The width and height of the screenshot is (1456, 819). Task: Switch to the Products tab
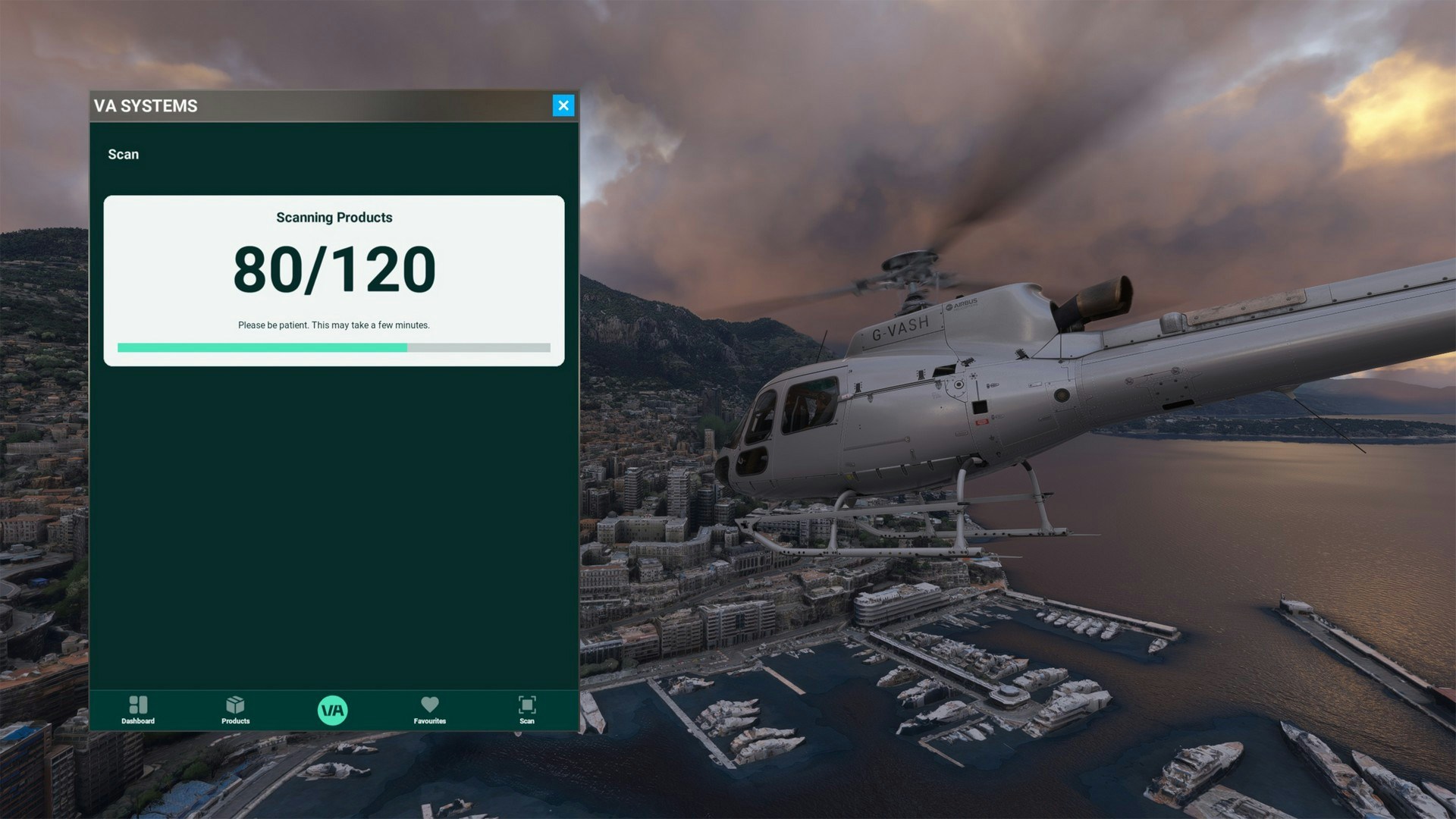point(235,710)
